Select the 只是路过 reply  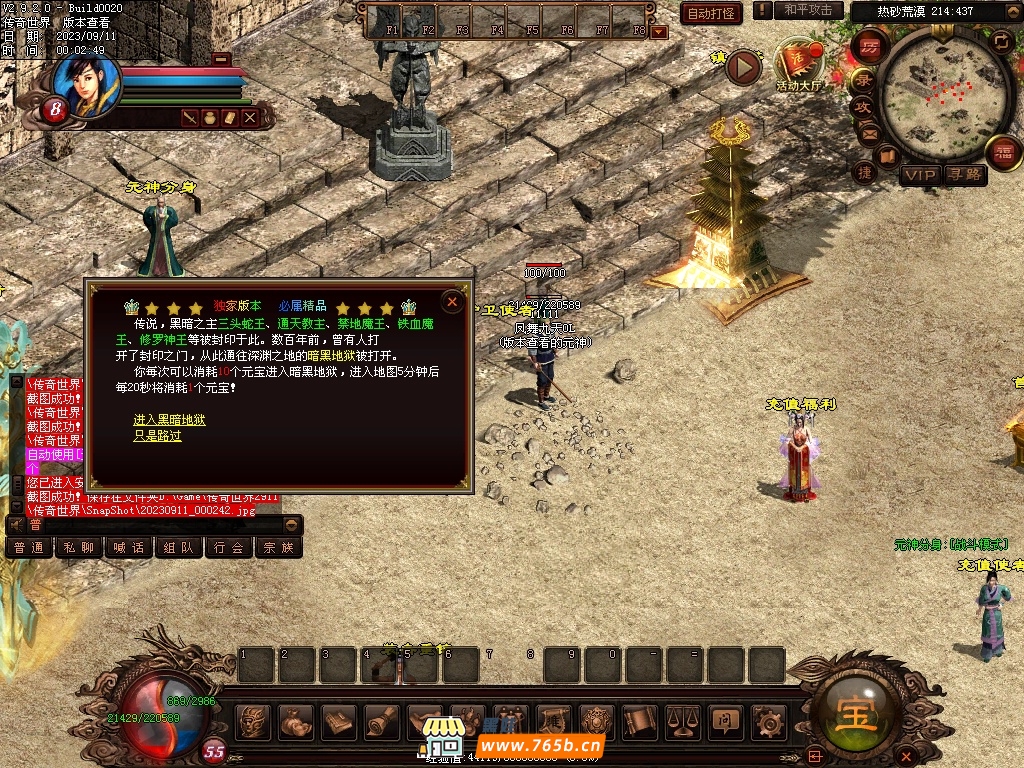click(157, 436)
